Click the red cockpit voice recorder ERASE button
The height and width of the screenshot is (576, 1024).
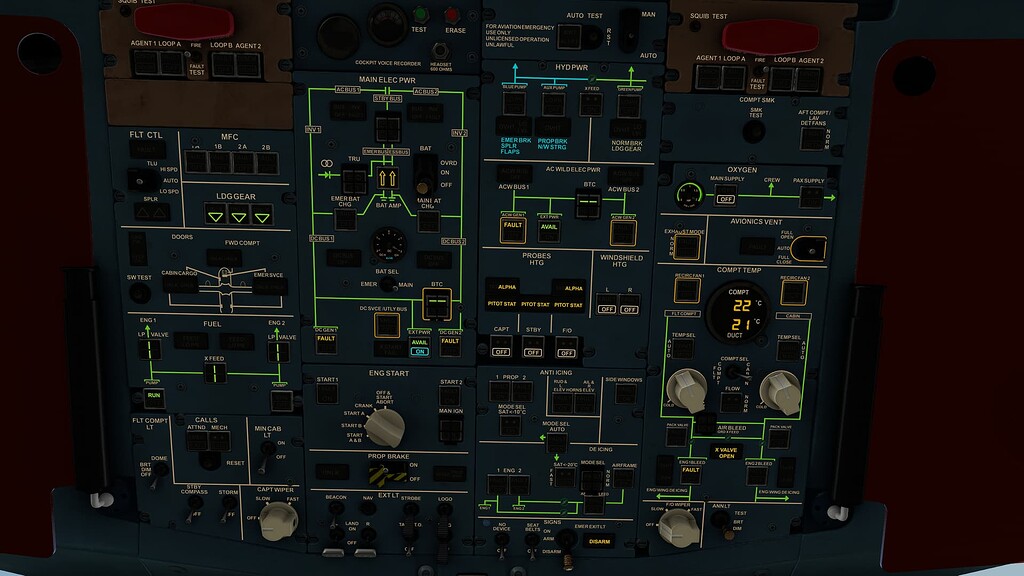pos(454,16)
